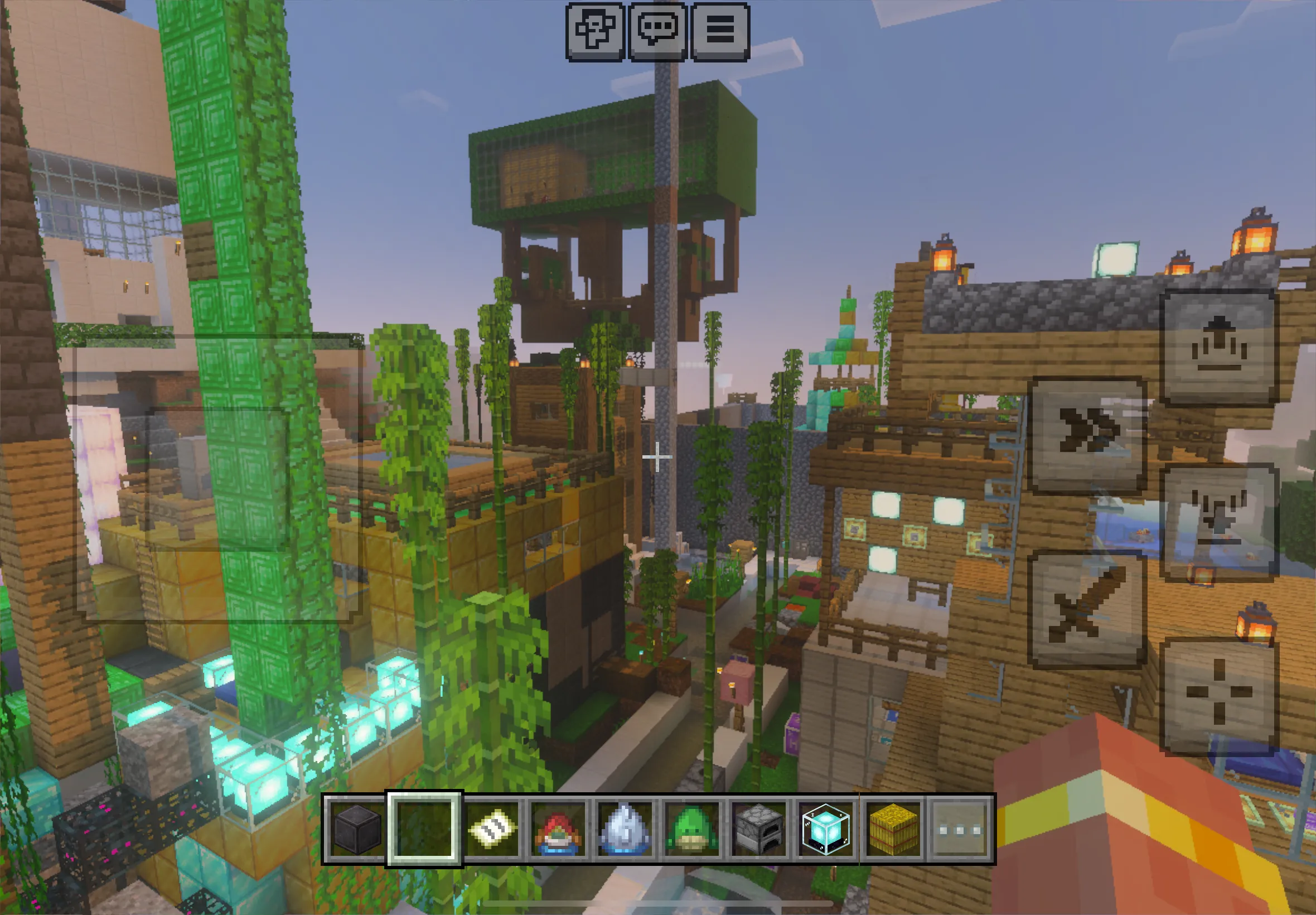
Task: Tap the movement joystick pad
Action: 219,479
